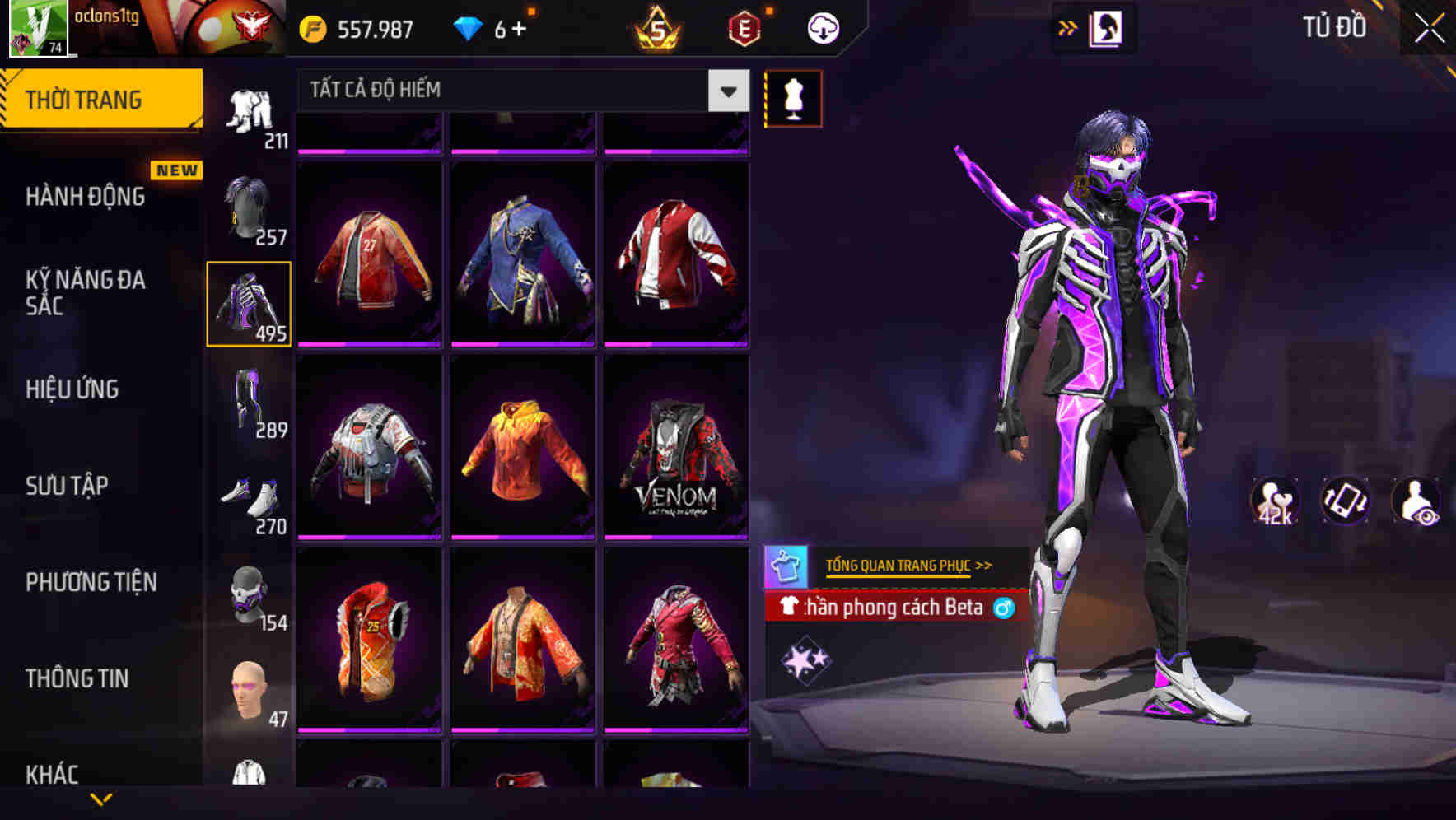Click the mannequin preview icon beside the filter
1456x820 pixels.
(793, 98)
